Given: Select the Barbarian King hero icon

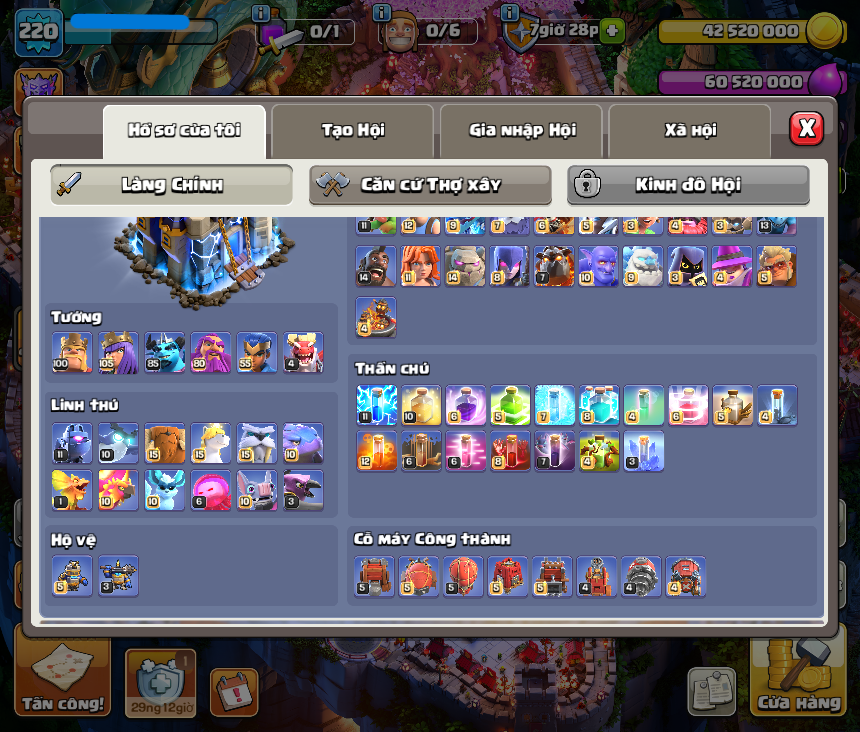Looking at the screenshot, I should click(x=72, y=352).
